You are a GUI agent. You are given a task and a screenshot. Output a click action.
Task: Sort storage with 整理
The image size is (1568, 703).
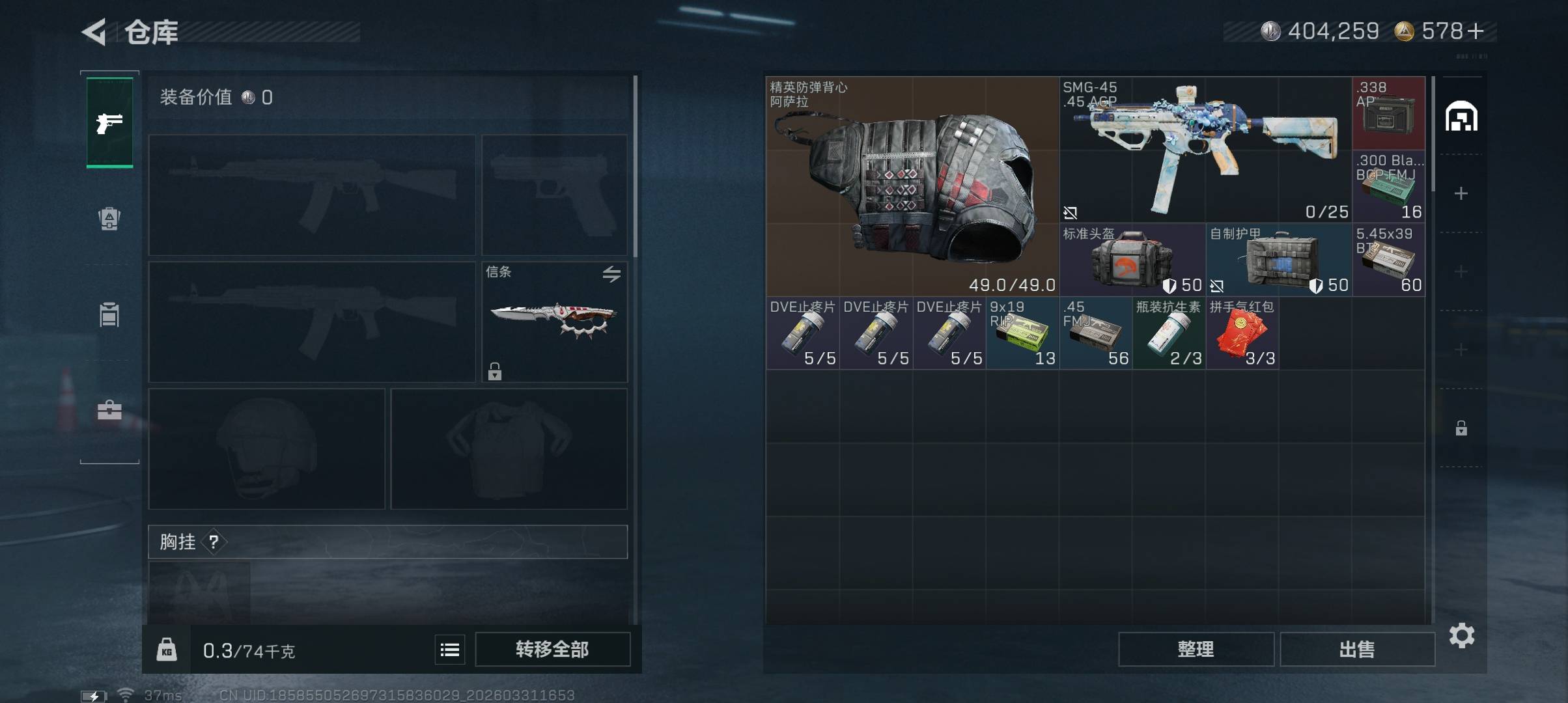point(1196,649)
